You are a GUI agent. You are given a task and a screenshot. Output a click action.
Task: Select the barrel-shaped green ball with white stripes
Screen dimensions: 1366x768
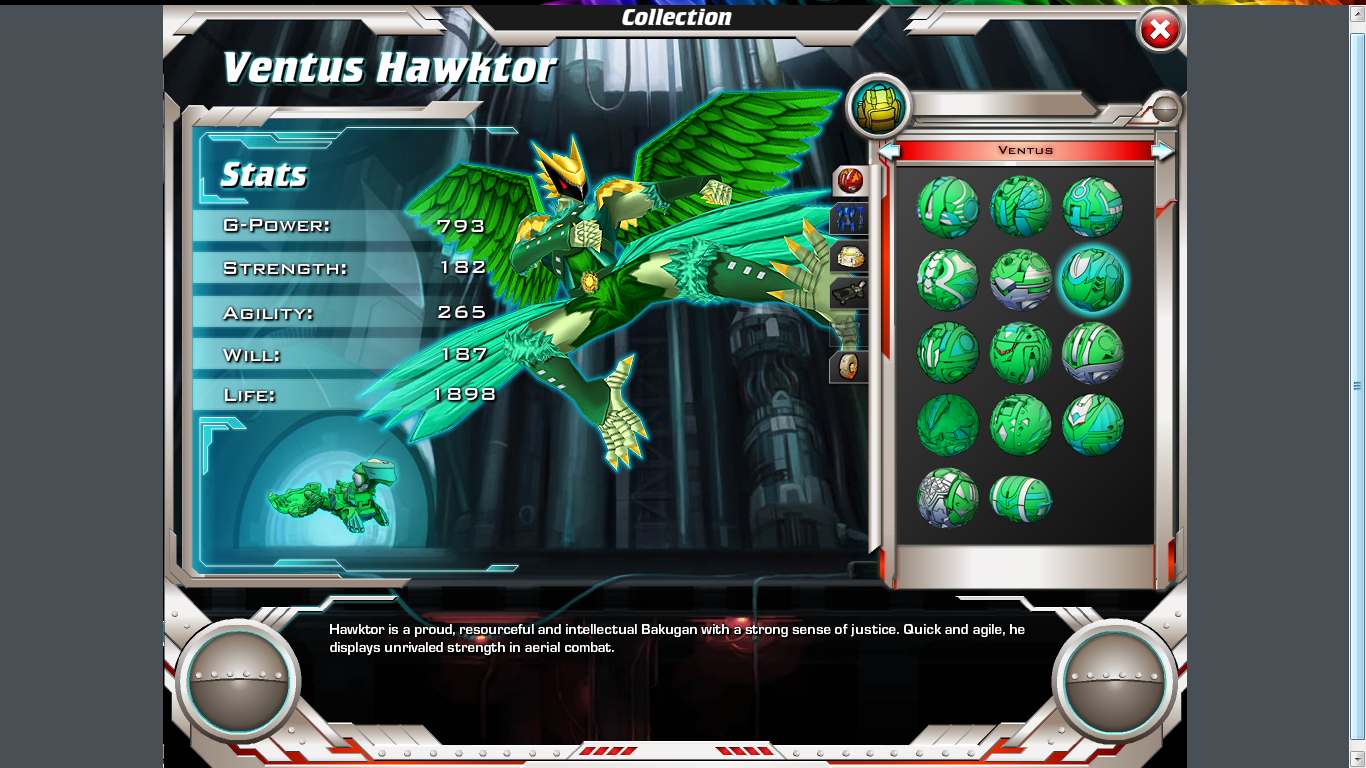pyautogui.click(x=1020, y=497)
